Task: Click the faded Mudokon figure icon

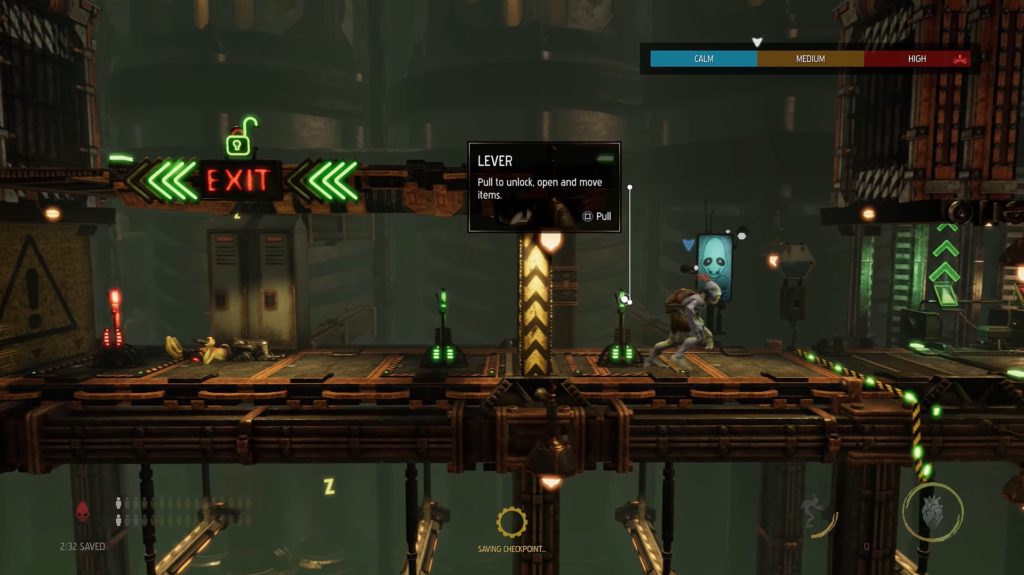Action: pos(812,513)
